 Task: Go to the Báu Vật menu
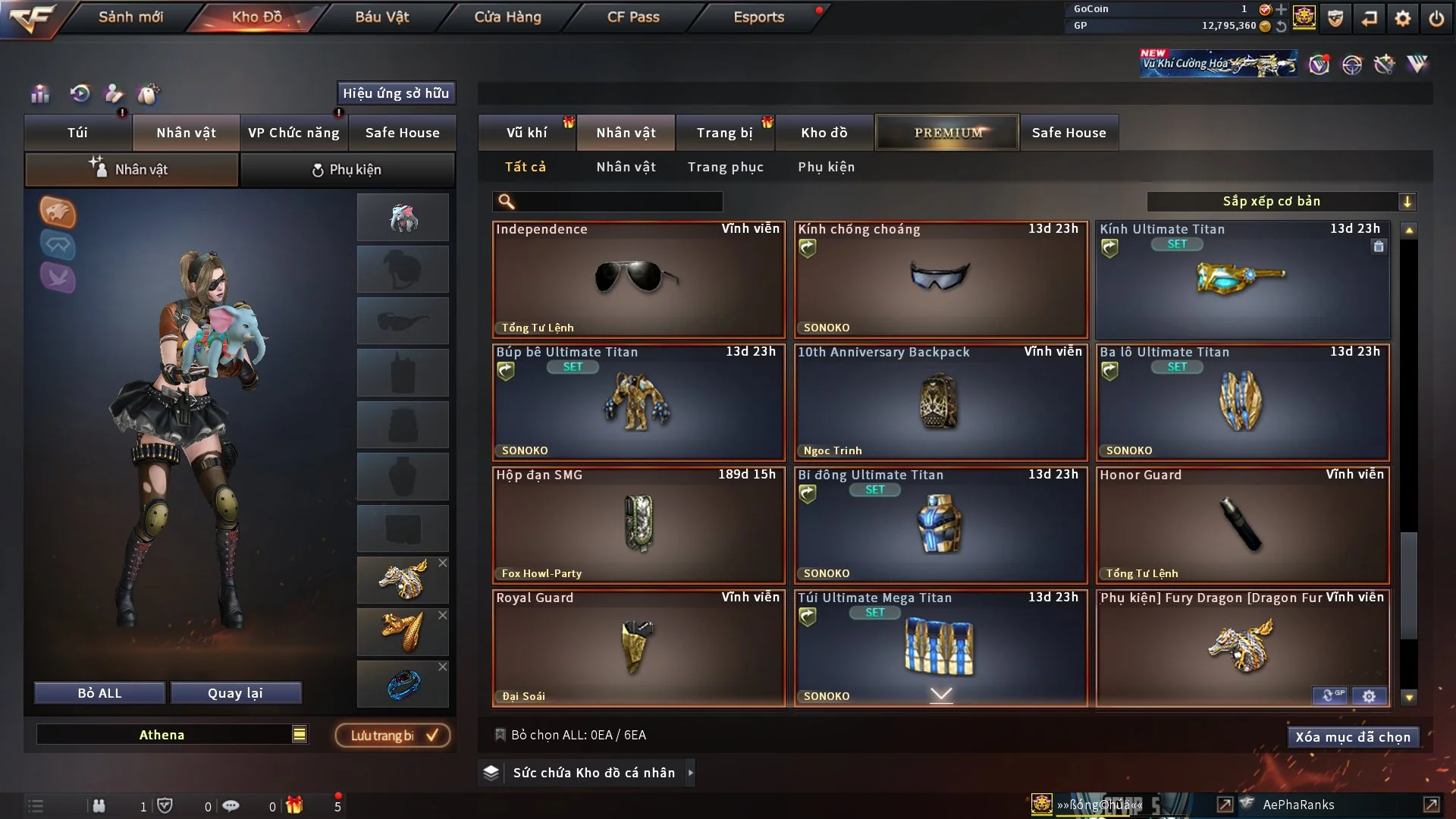click(x=381, y=17)
